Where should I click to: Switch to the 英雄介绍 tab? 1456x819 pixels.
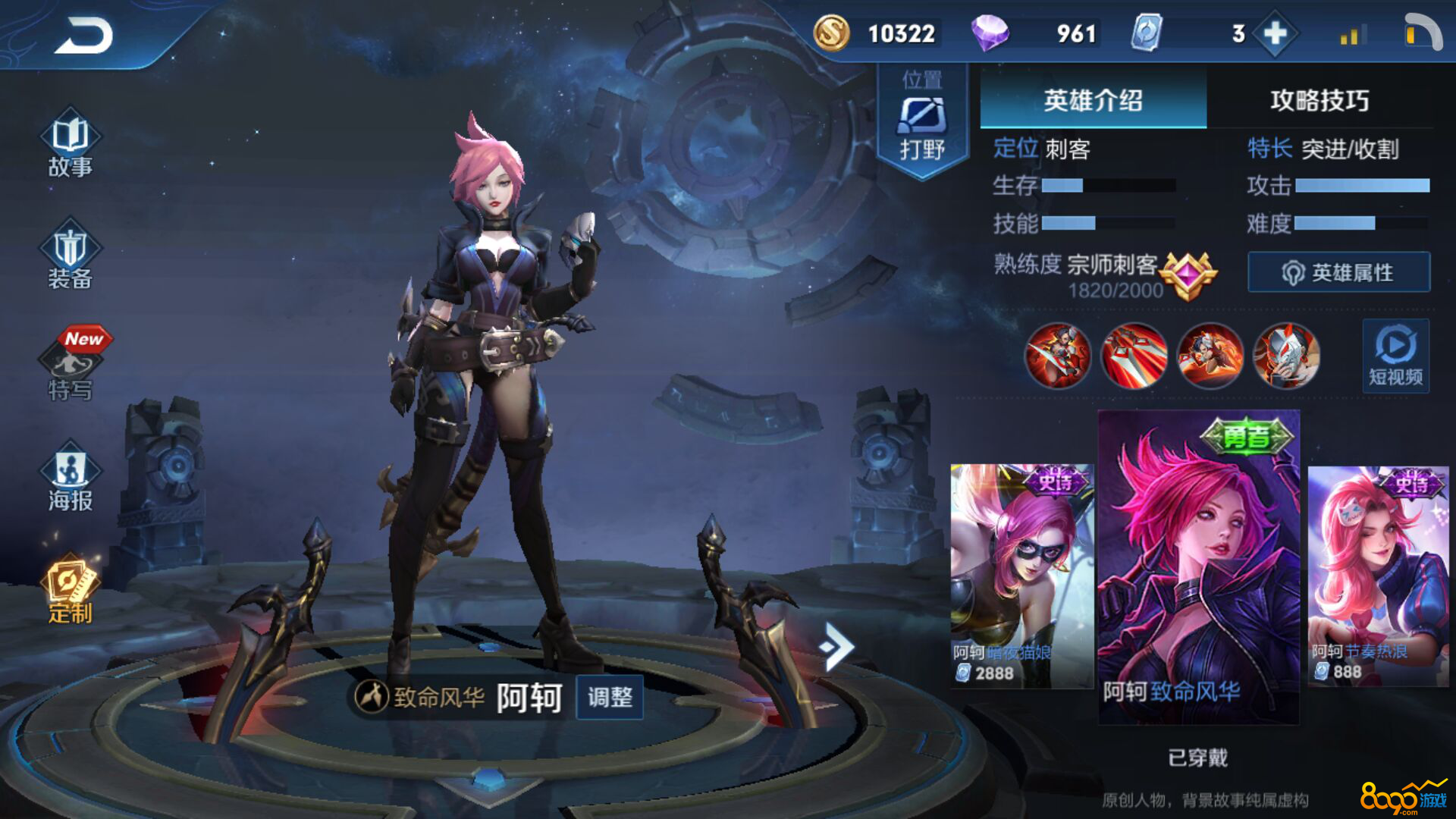coord(1093,100)
